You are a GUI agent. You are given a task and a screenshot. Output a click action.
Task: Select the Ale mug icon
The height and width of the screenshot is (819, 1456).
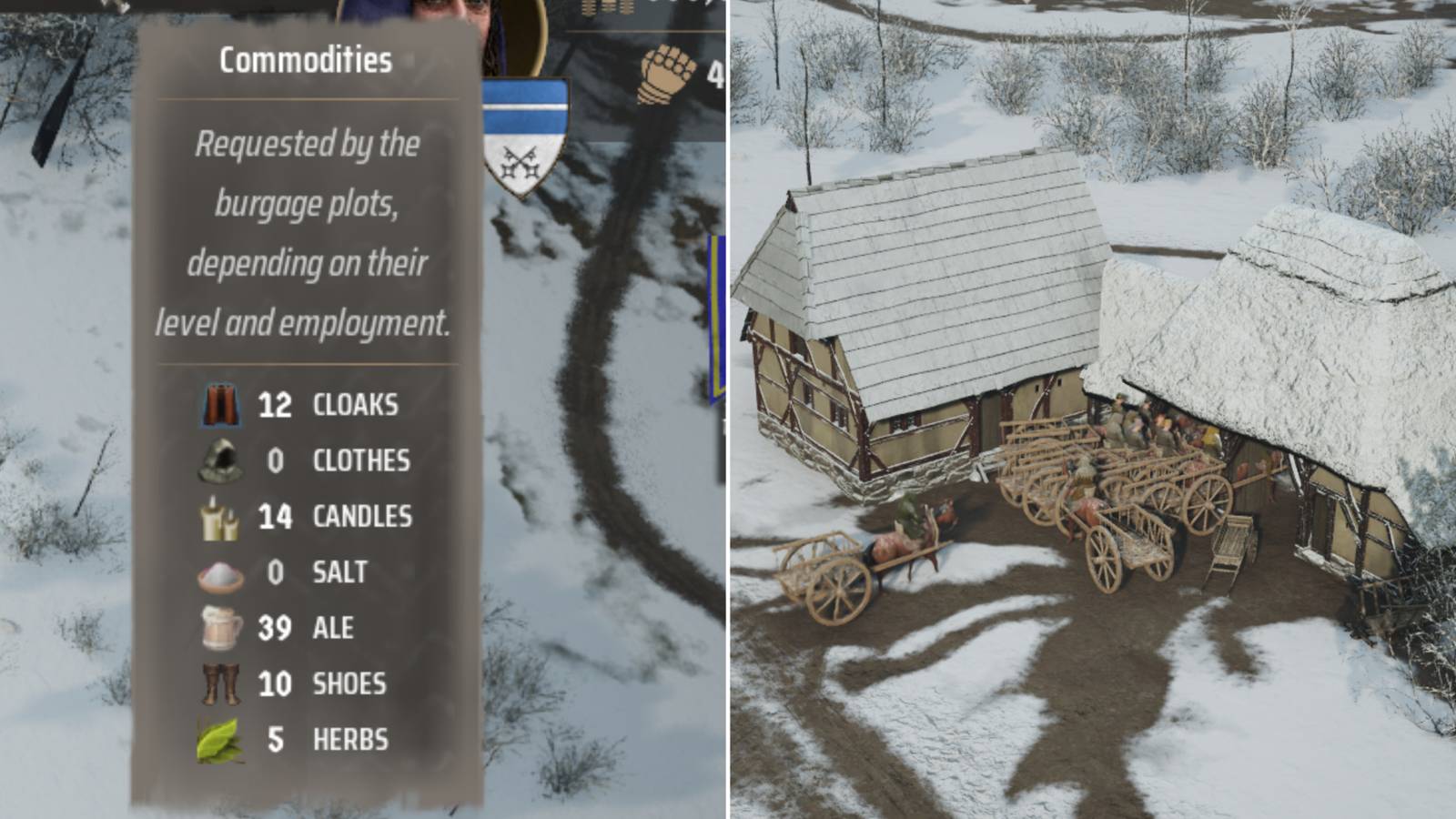point(221,628)
